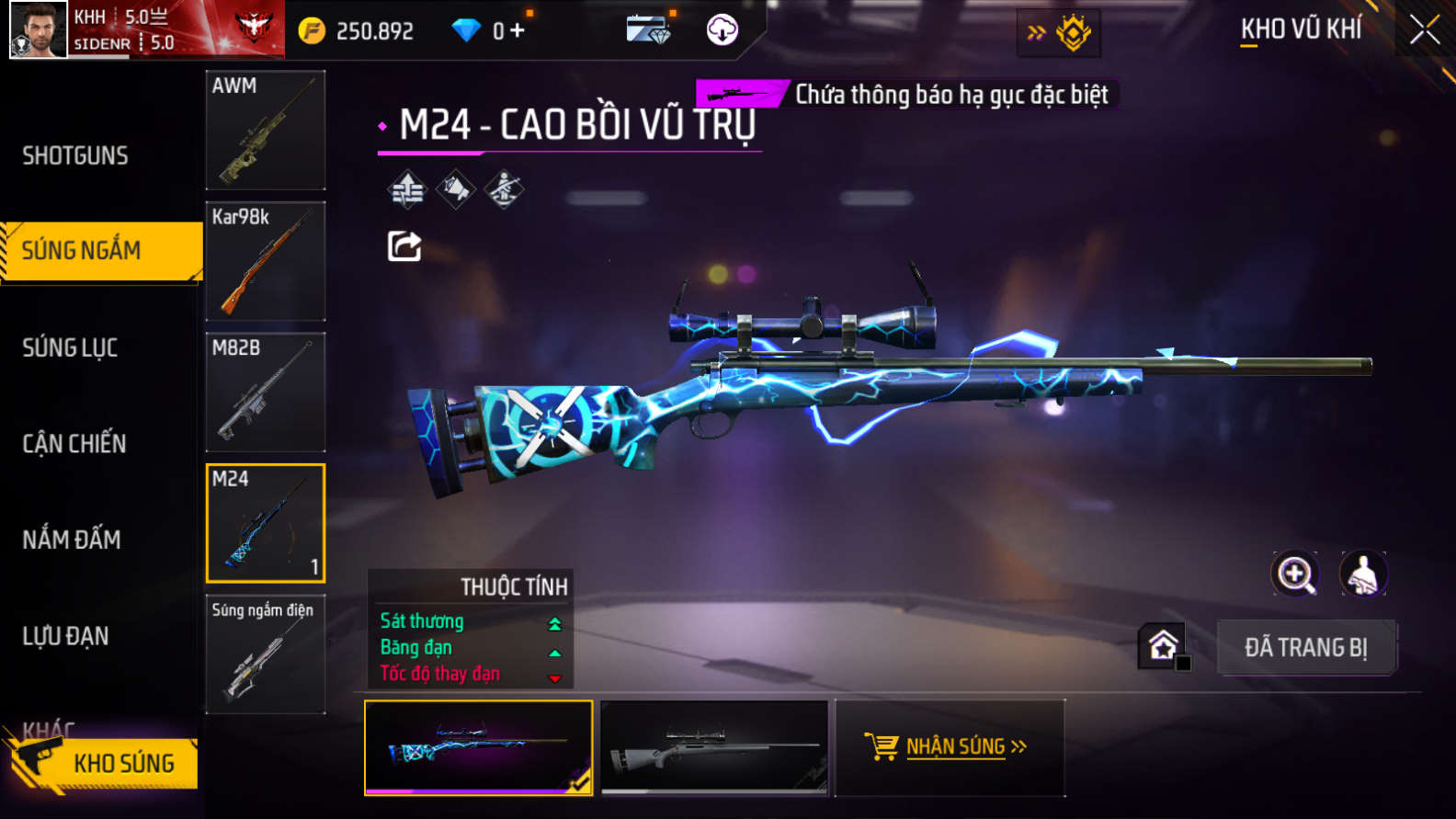Viewport: 1456px width, 819px height.
Task: Open the Nhận Súng shop link
Action: (949, 746)
